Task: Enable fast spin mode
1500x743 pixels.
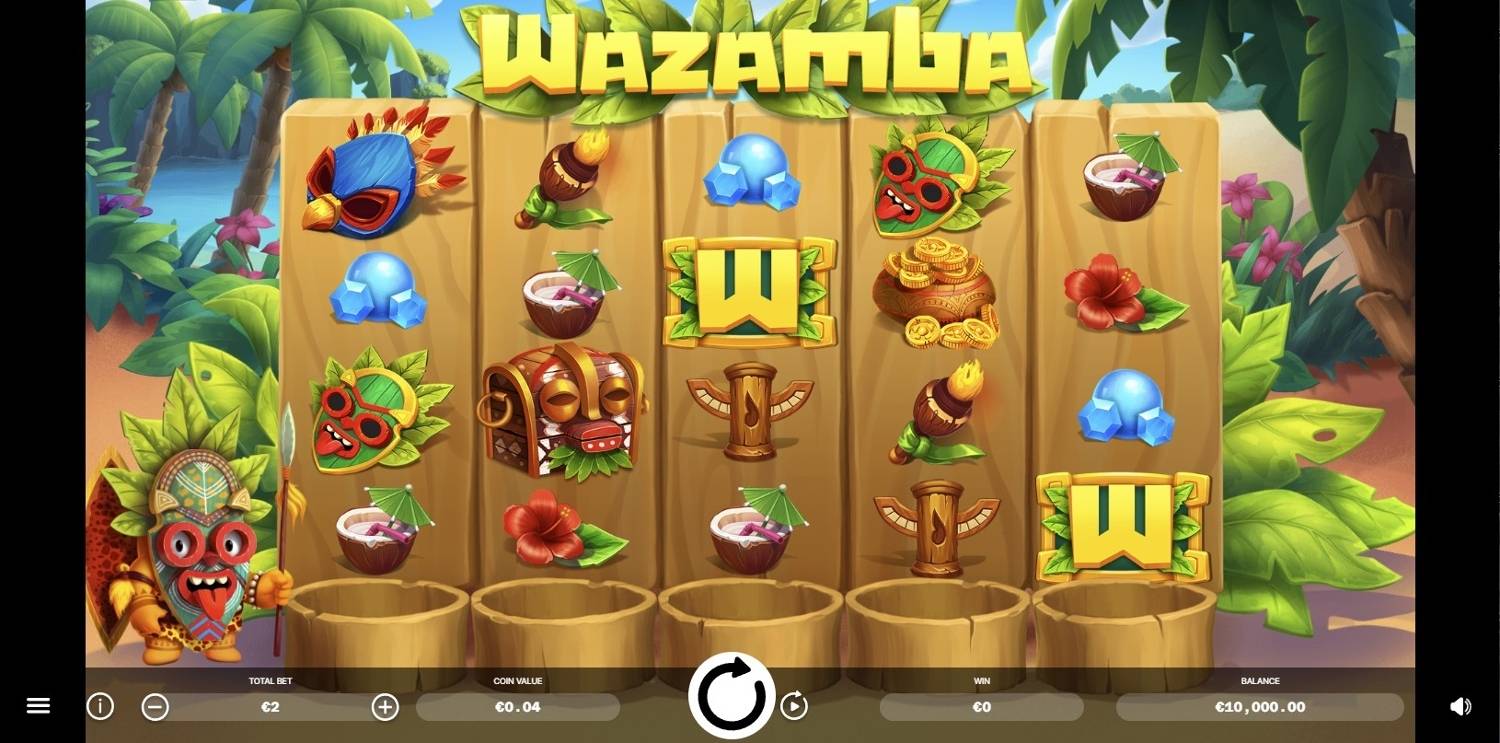Action: click(795, 706)
